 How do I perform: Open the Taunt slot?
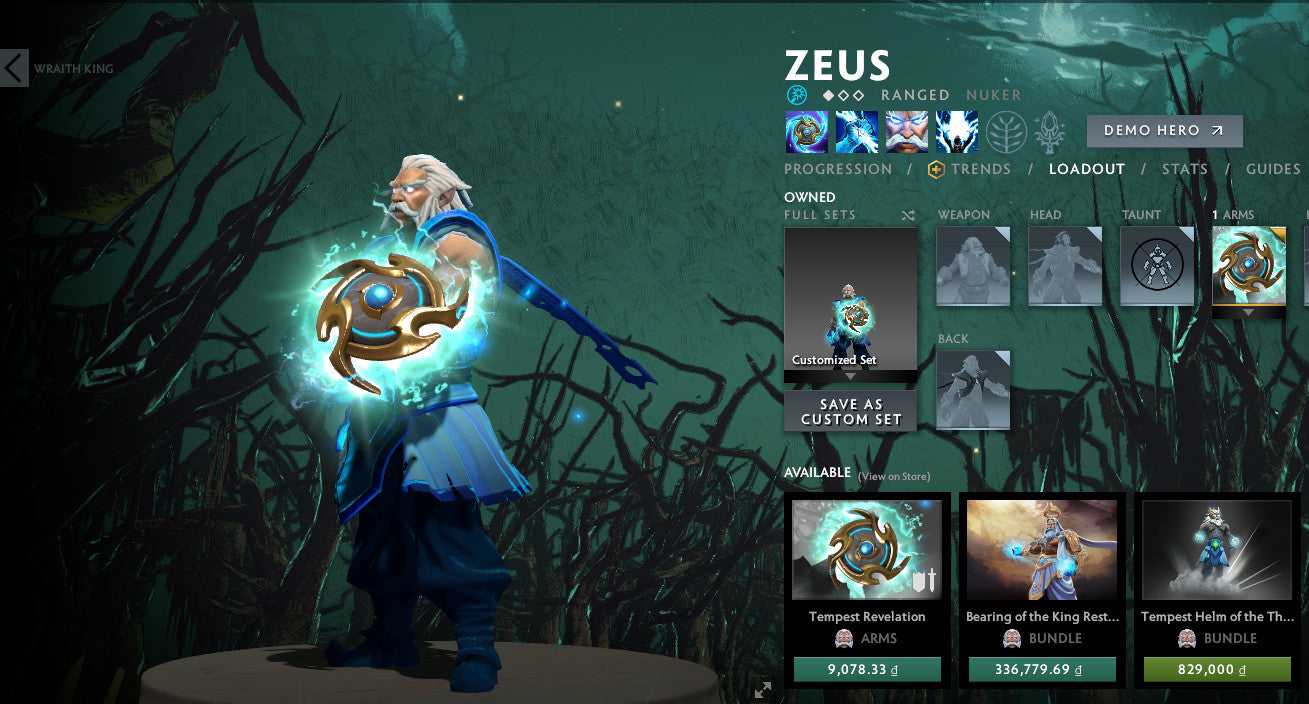[1156, 266]
